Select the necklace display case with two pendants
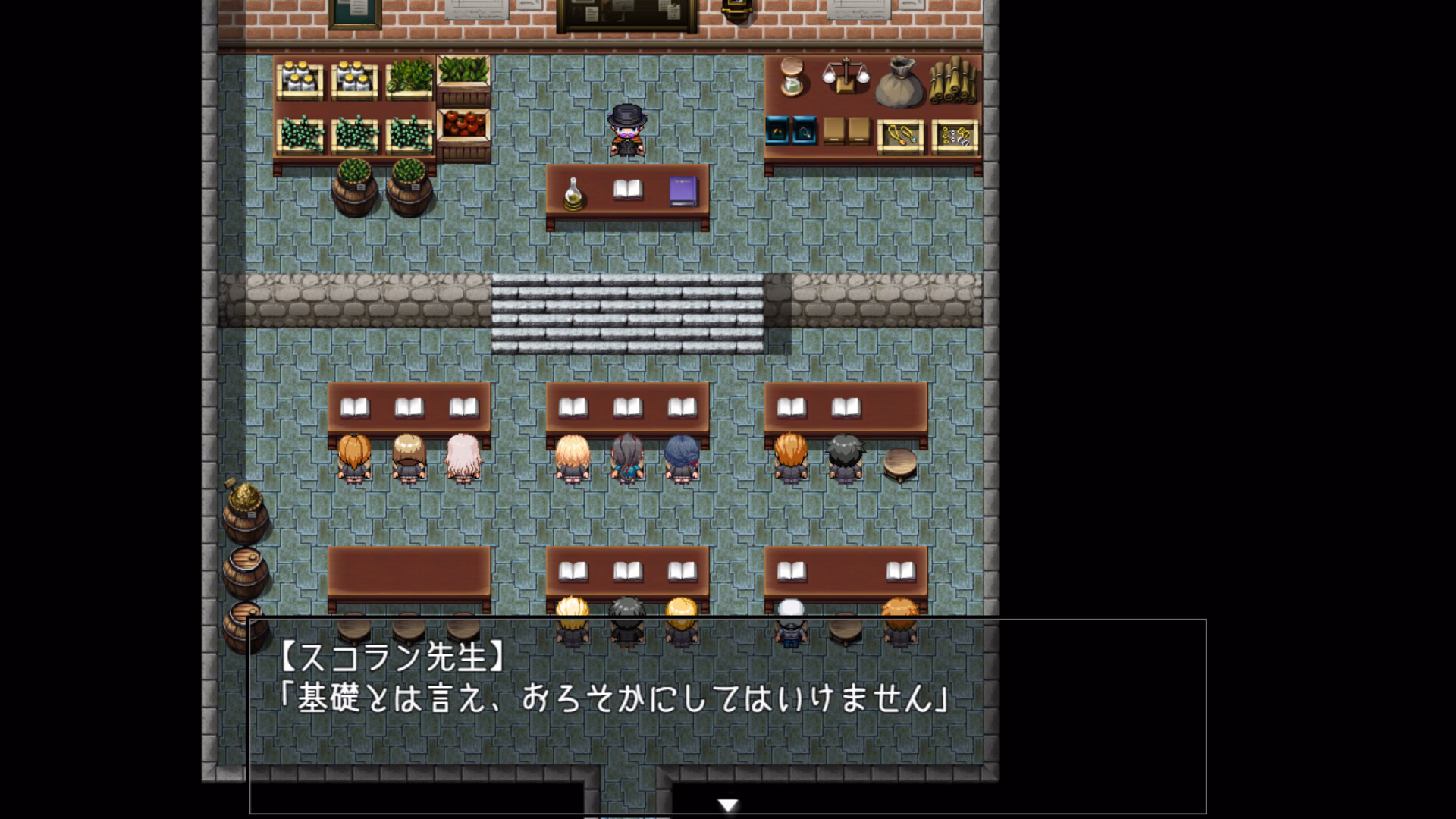Image resolution: width=1456 pixels, height=819 pixels. (x=899, y=137)
